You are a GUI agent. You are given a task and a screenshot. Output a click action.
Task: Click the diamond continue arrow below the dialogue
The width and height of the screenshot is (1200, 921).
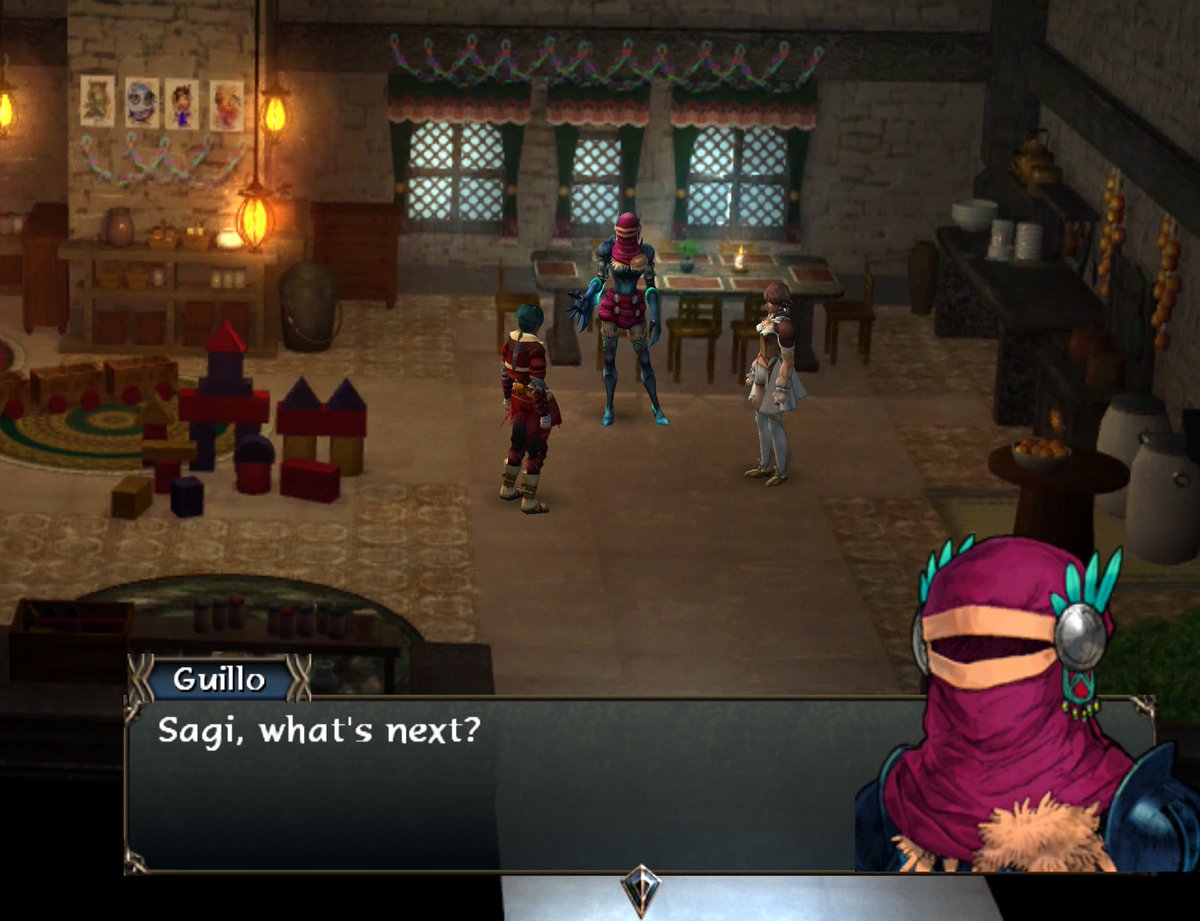click(638, 887)
